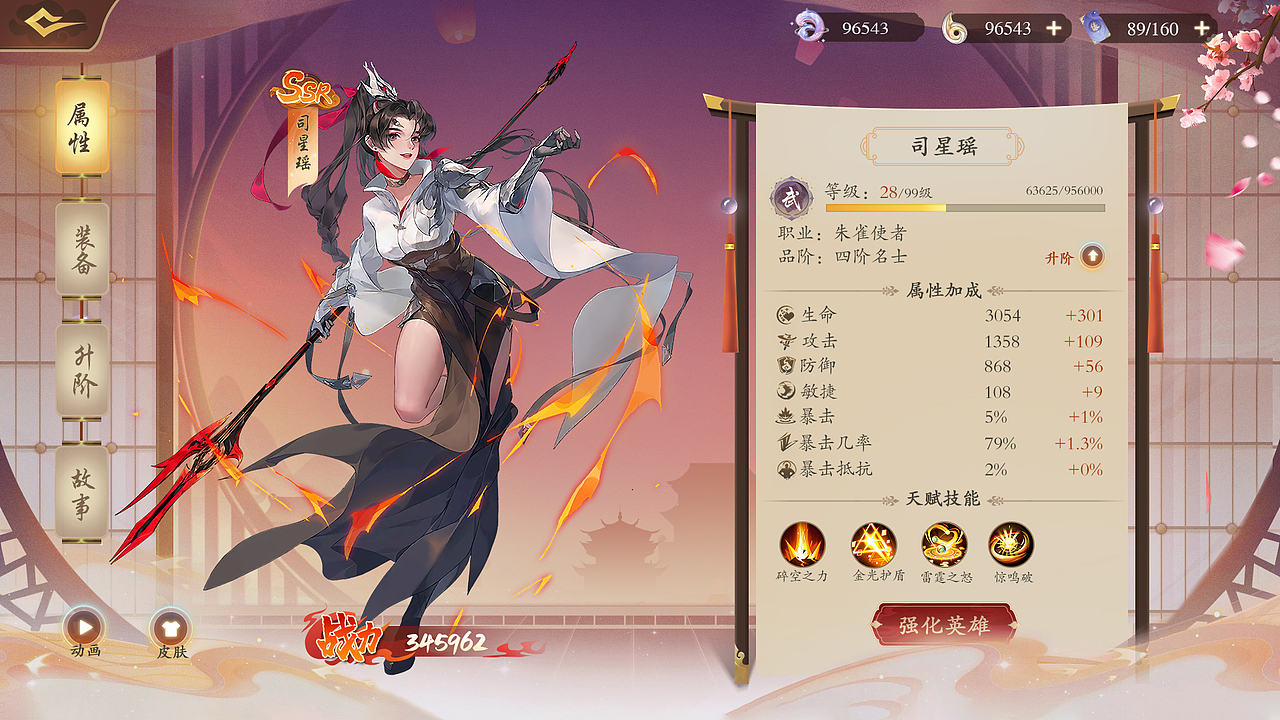Click the spirit orb currency icon
Viewport: 1280px width, 720px height.
[812, 26]
